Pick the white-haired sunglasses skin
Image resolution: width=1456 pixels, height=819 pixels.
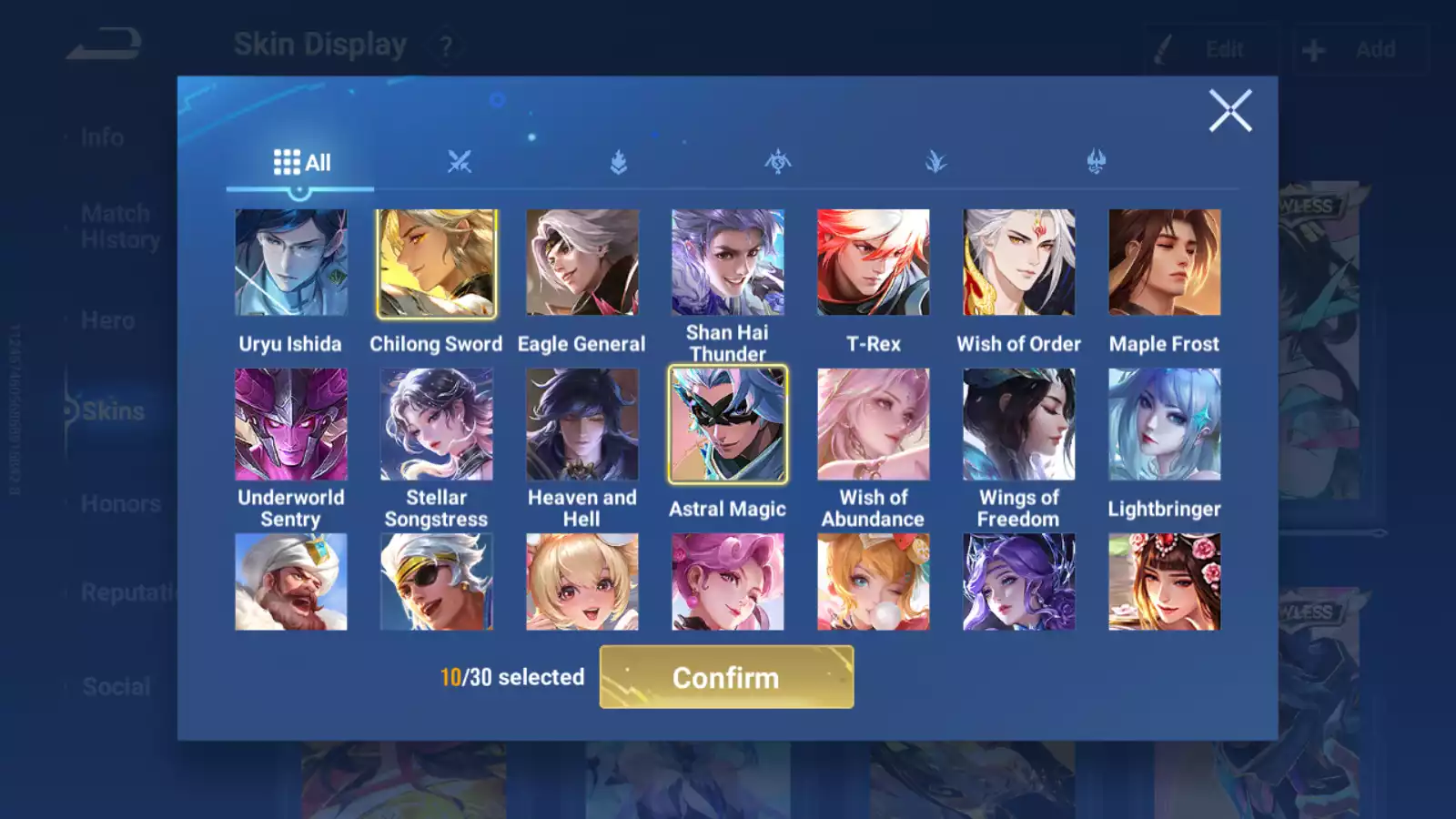click(x=437, y=582)
